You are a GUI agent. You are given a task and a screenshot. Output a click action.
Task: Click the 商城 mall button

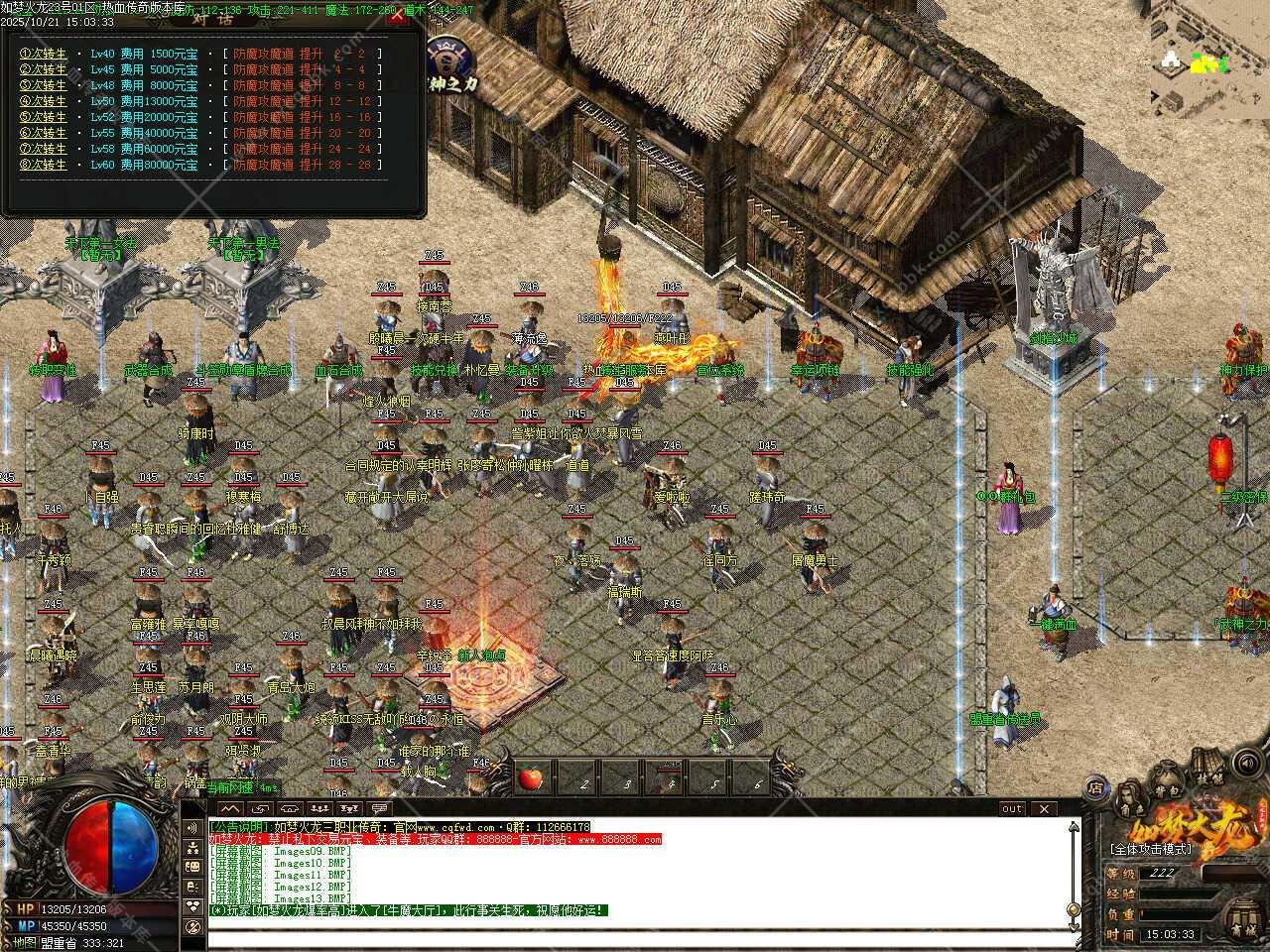(1242, 929)
